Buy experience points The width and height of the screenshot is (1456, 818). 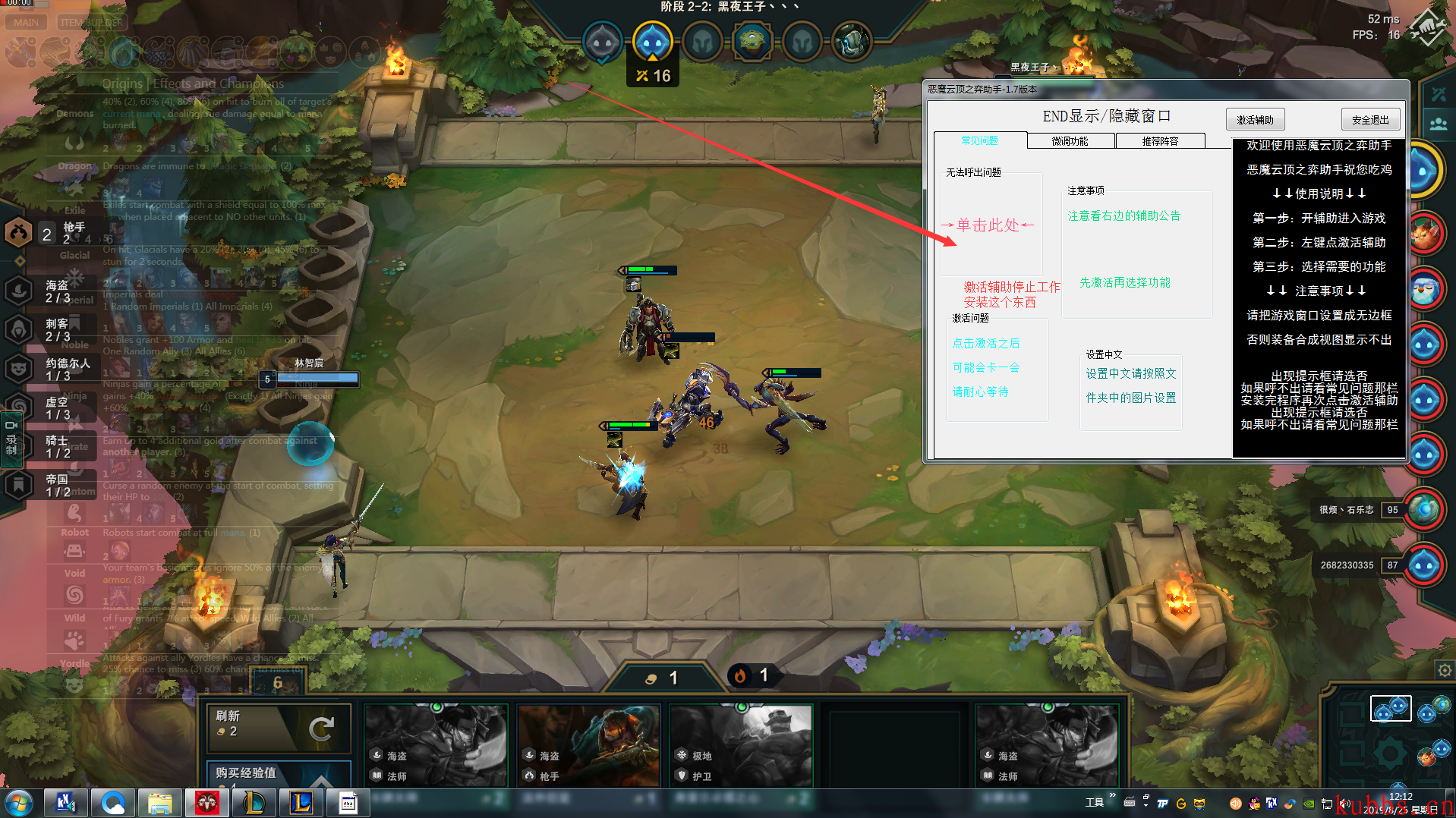pyautogui.click(x=278, y=773)
